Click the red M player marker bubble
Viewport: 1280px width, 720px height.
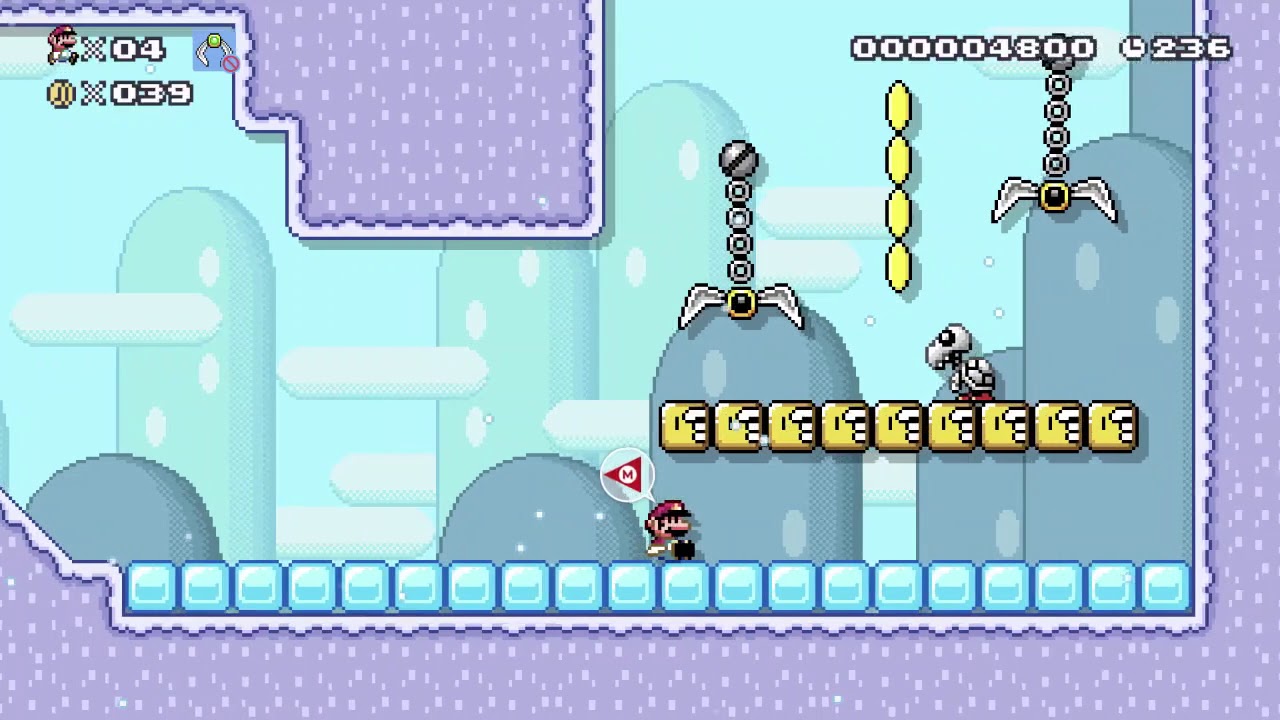click(625, 475)
